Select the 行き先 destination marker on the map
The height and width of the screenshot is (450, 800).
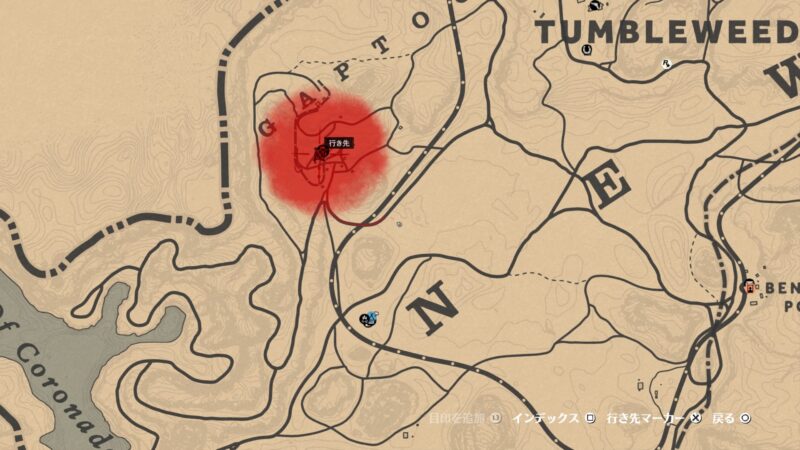click(x=320, y=153)
